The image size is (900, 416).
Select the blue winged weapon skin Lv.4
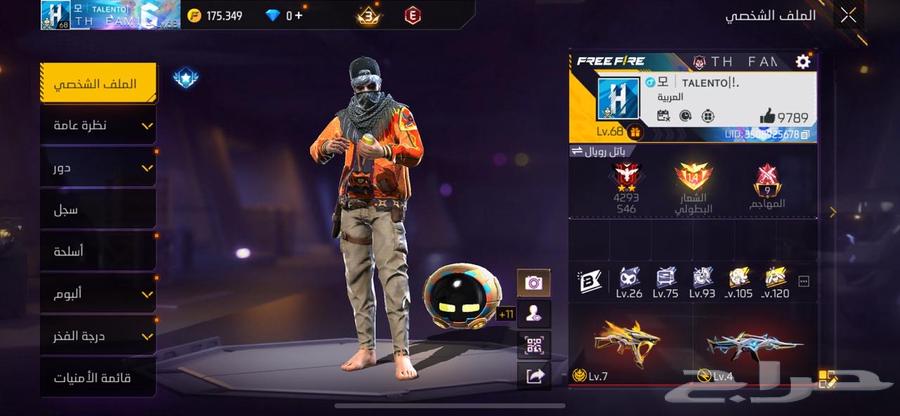[753, 346]
